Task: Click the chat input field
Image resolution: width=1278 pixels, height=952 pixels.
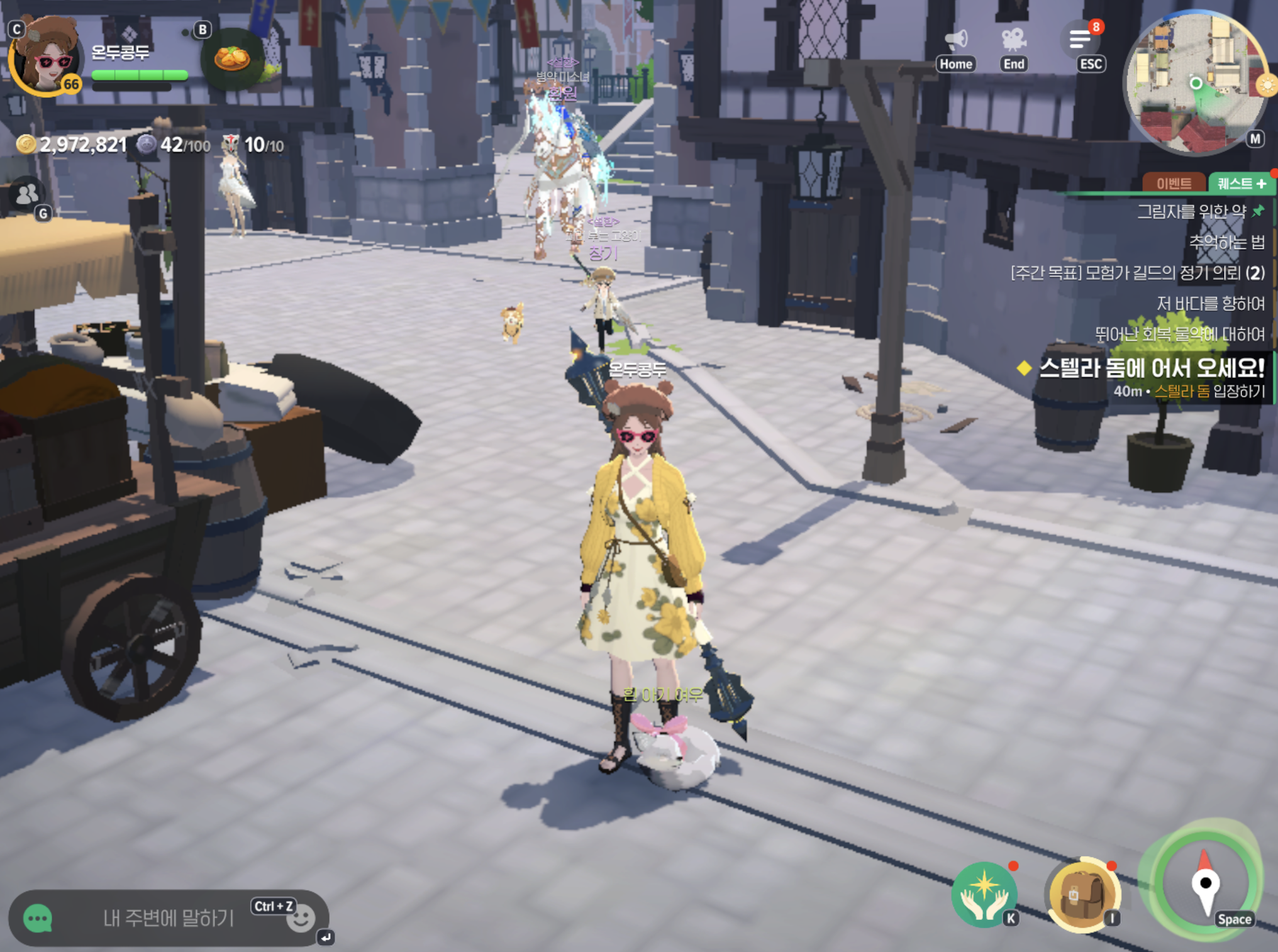Action: click(168, 919)
